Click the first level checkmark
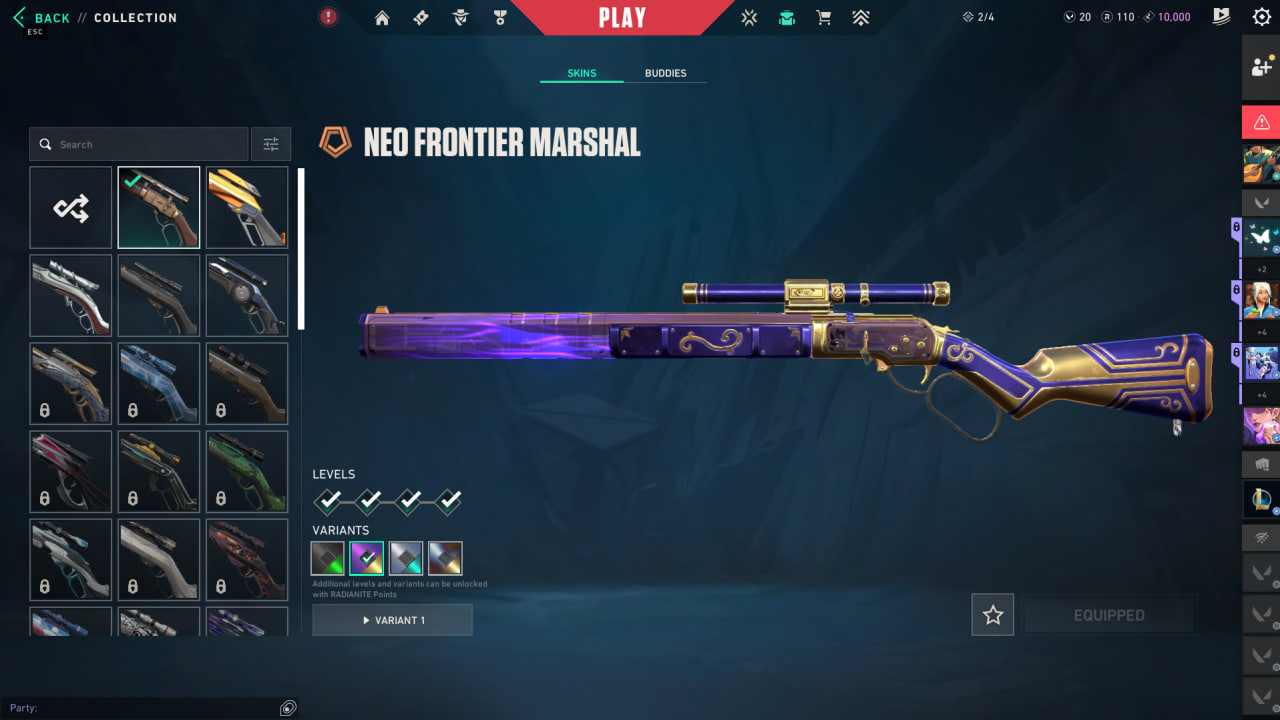 coord(329,500)
